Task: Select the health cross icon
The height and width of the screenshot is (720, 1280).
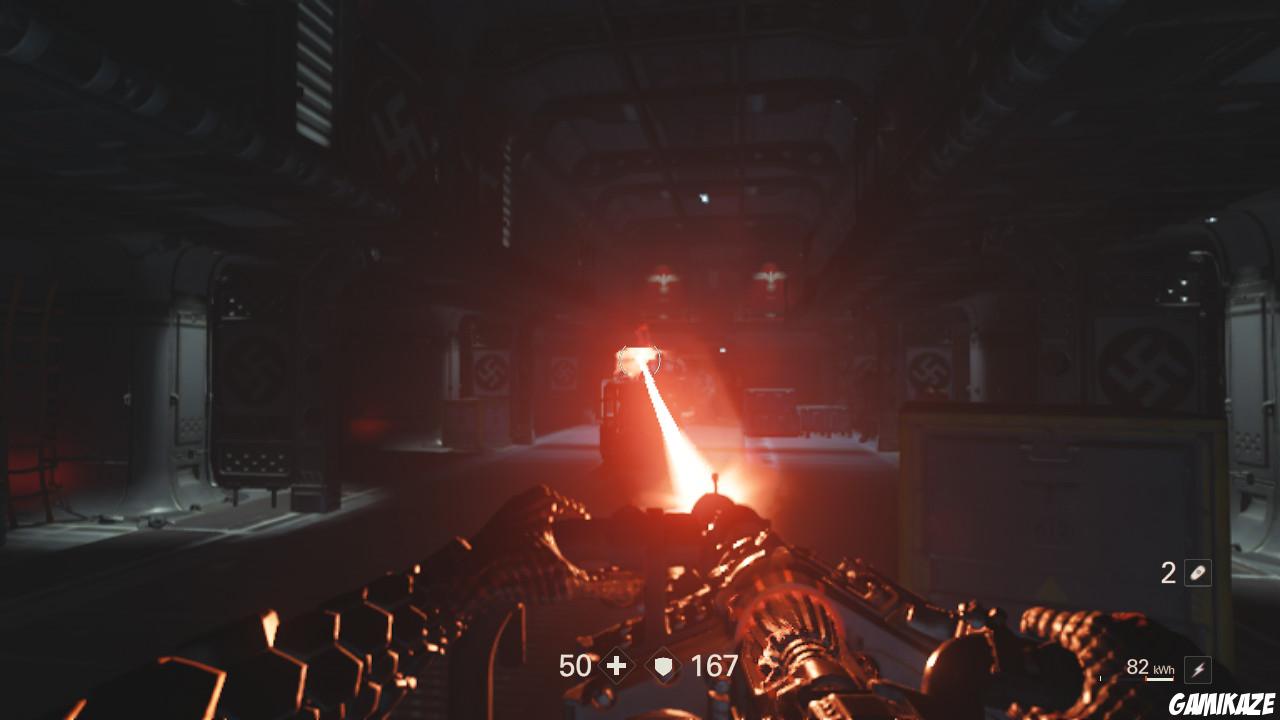Action: [x=616, y=666]
